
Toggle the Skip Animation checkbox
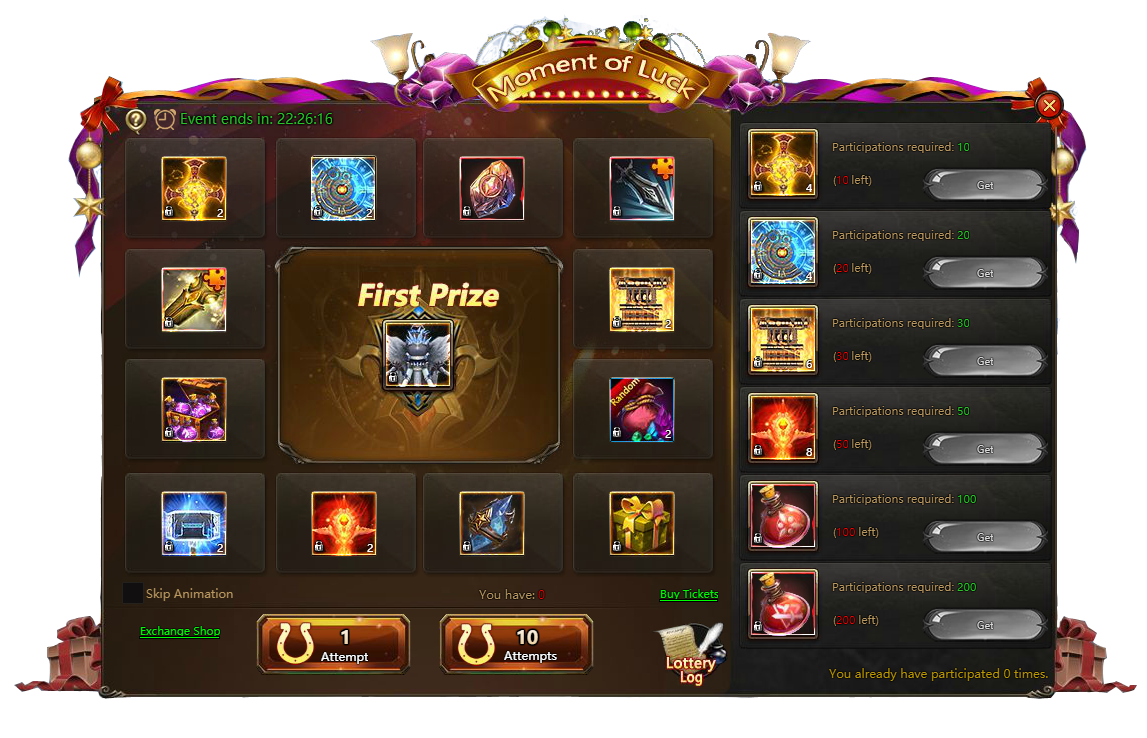(x=133, y=594)
